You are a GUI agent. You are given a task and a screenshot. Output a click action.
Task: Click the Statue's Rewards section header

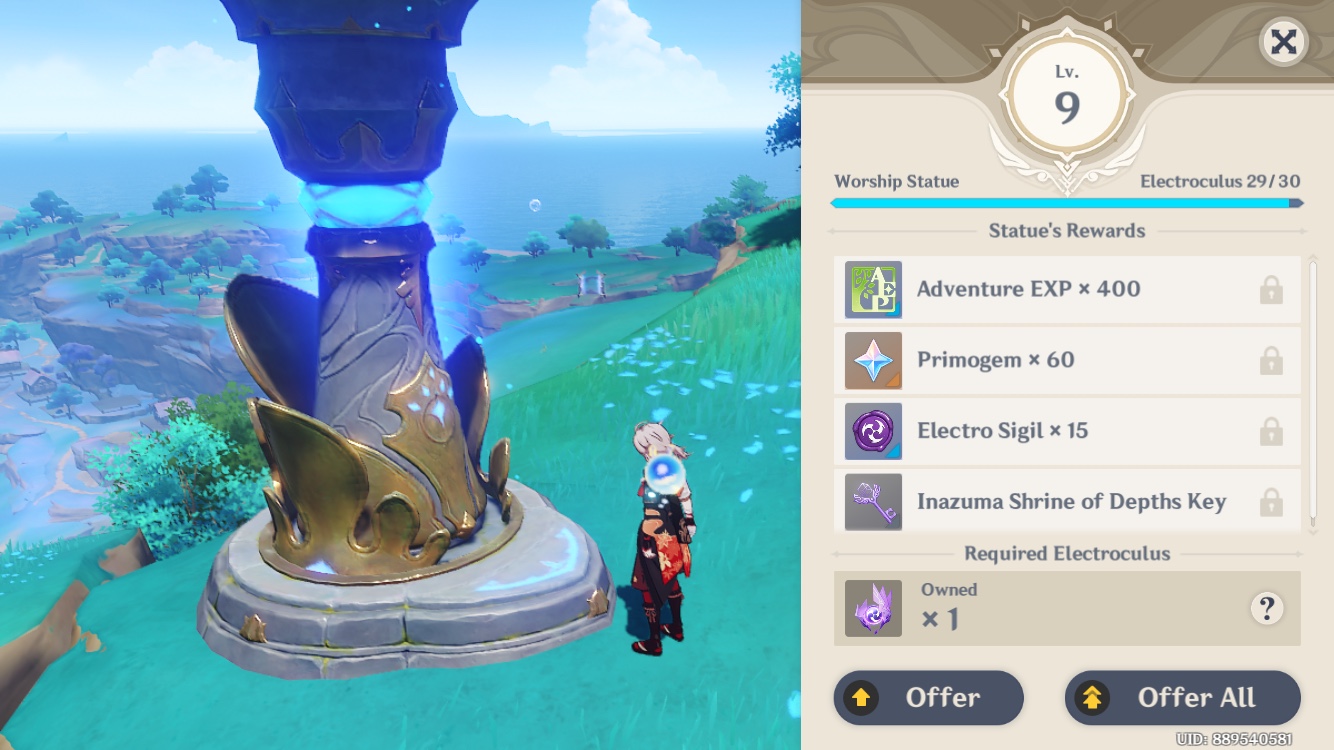(1066, 230)
